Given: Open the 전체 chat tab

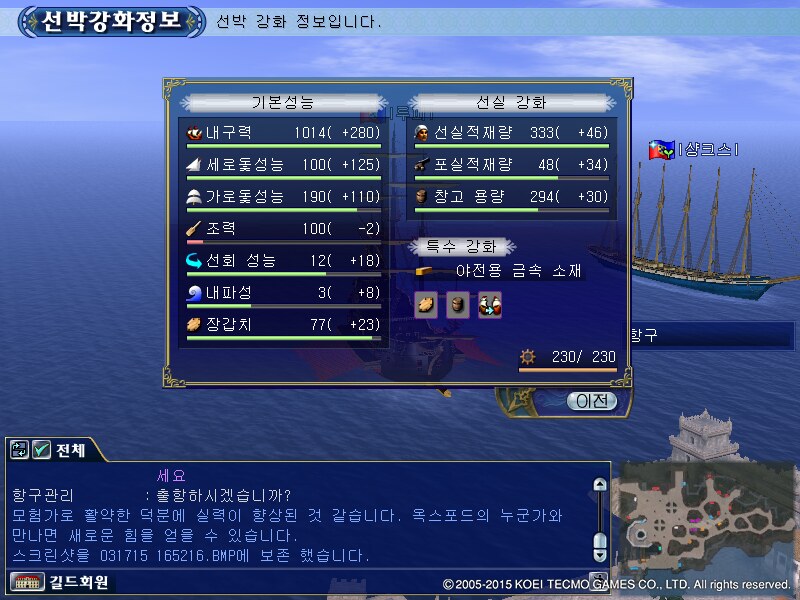Looking at the screenshot, I should point(72,451).
